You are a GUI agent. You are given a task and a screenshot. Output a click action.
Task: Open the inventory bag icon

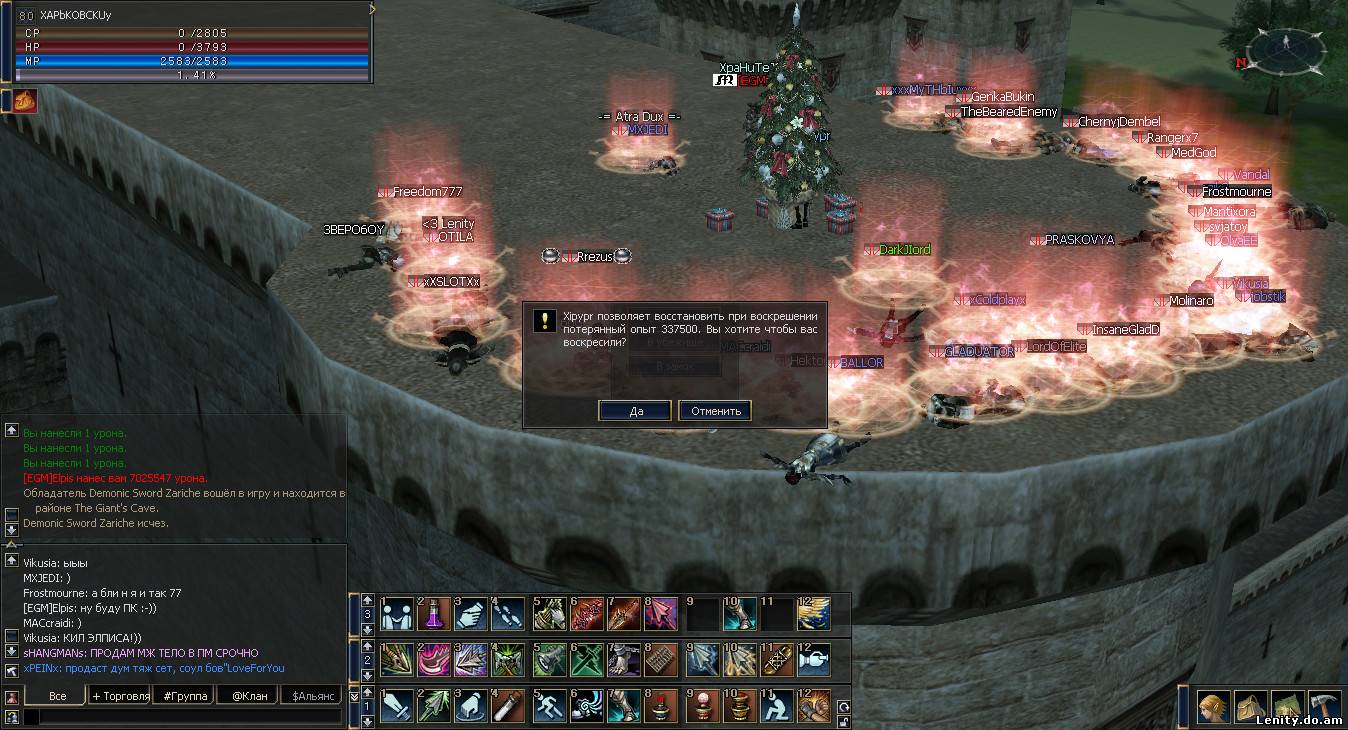coord(1250,706)
